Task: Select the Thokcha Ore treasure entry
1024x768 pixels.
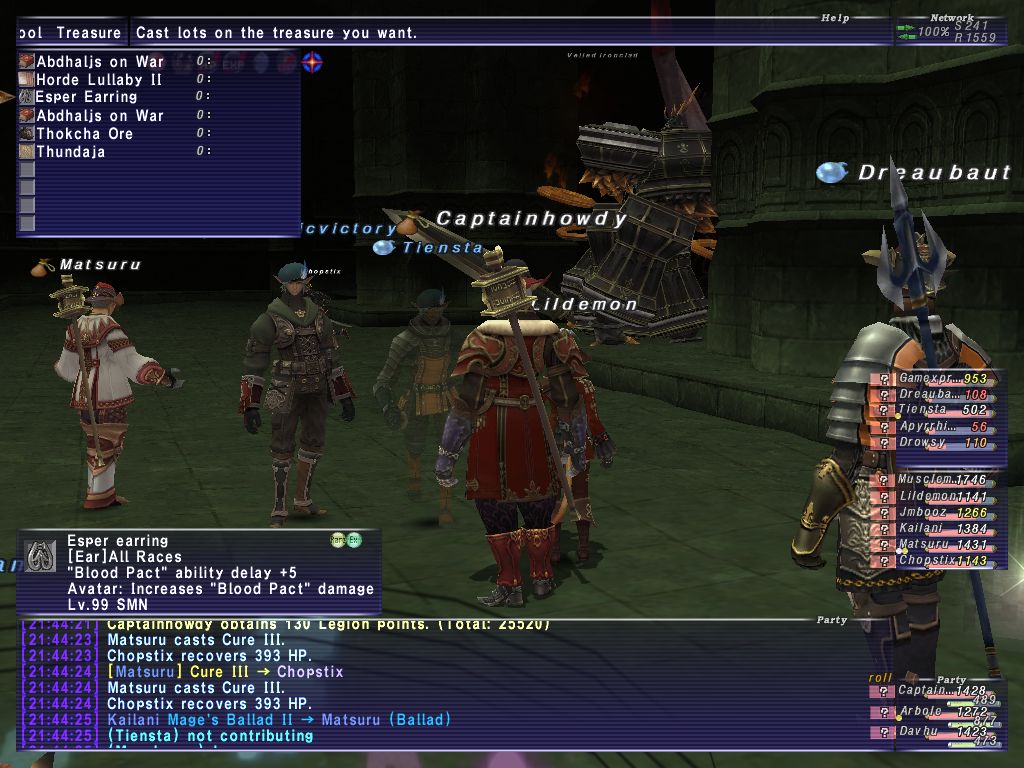Action: tap(84, 134)
